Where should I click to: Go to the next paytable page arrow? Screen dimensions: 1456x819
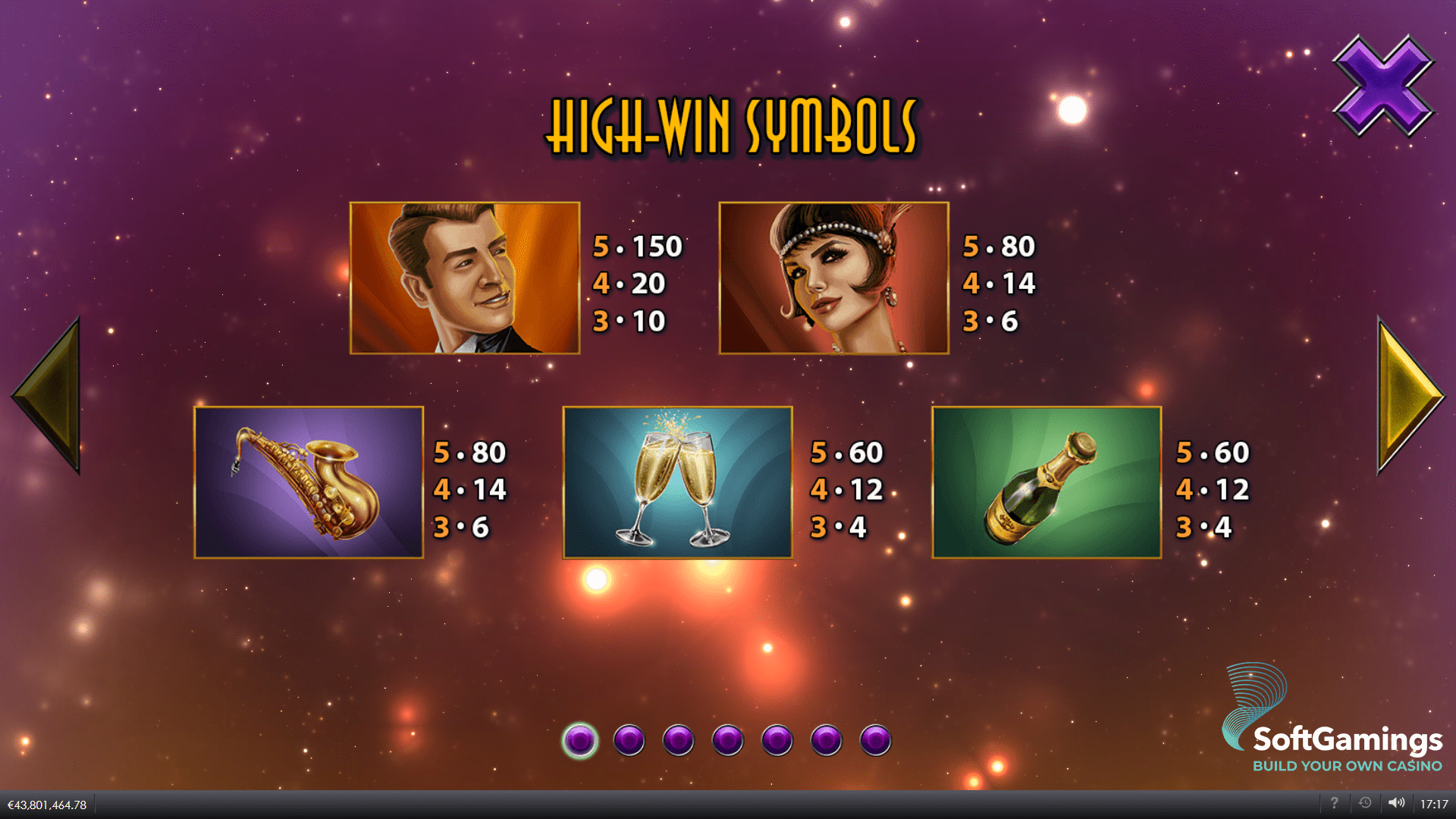click(1409, 395)
